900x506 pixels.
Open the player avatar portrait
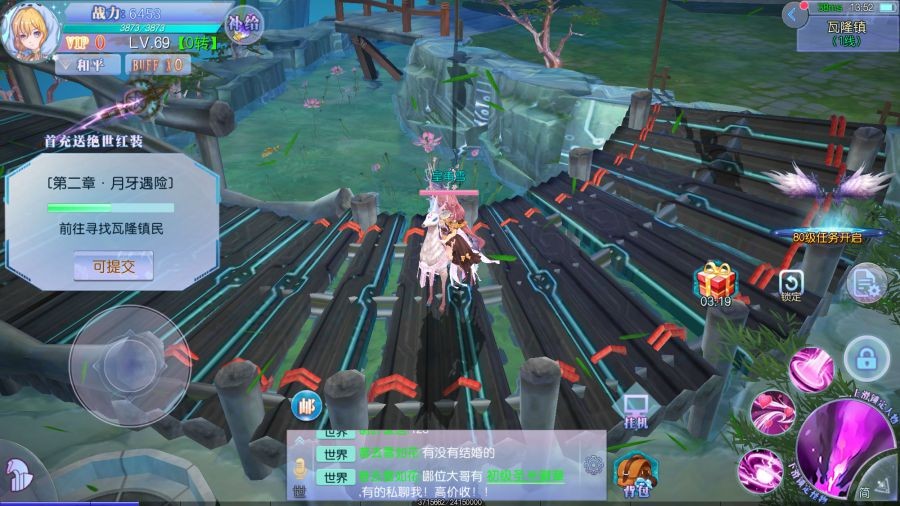pyautogui.click(x=28, y=32)
